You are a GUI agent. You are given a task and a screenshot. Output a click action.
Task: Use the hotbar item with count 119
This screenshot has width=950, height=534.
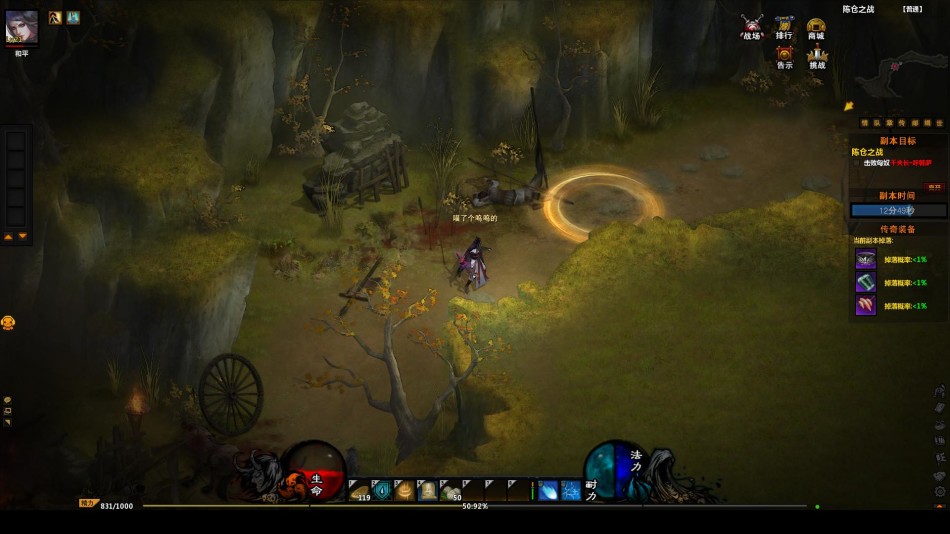pos(359,490)
